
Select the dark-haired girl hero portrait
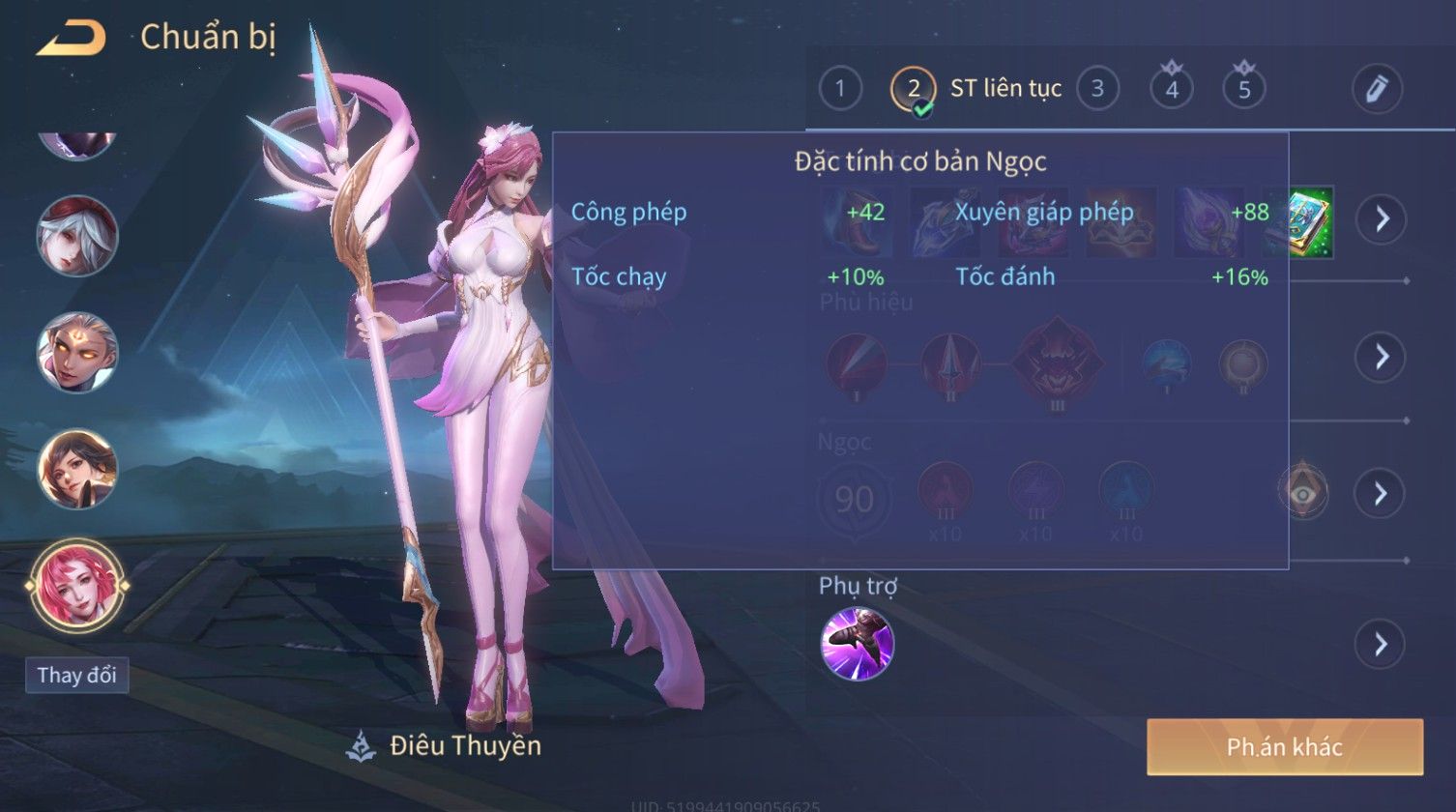click(x=77, y=469)
